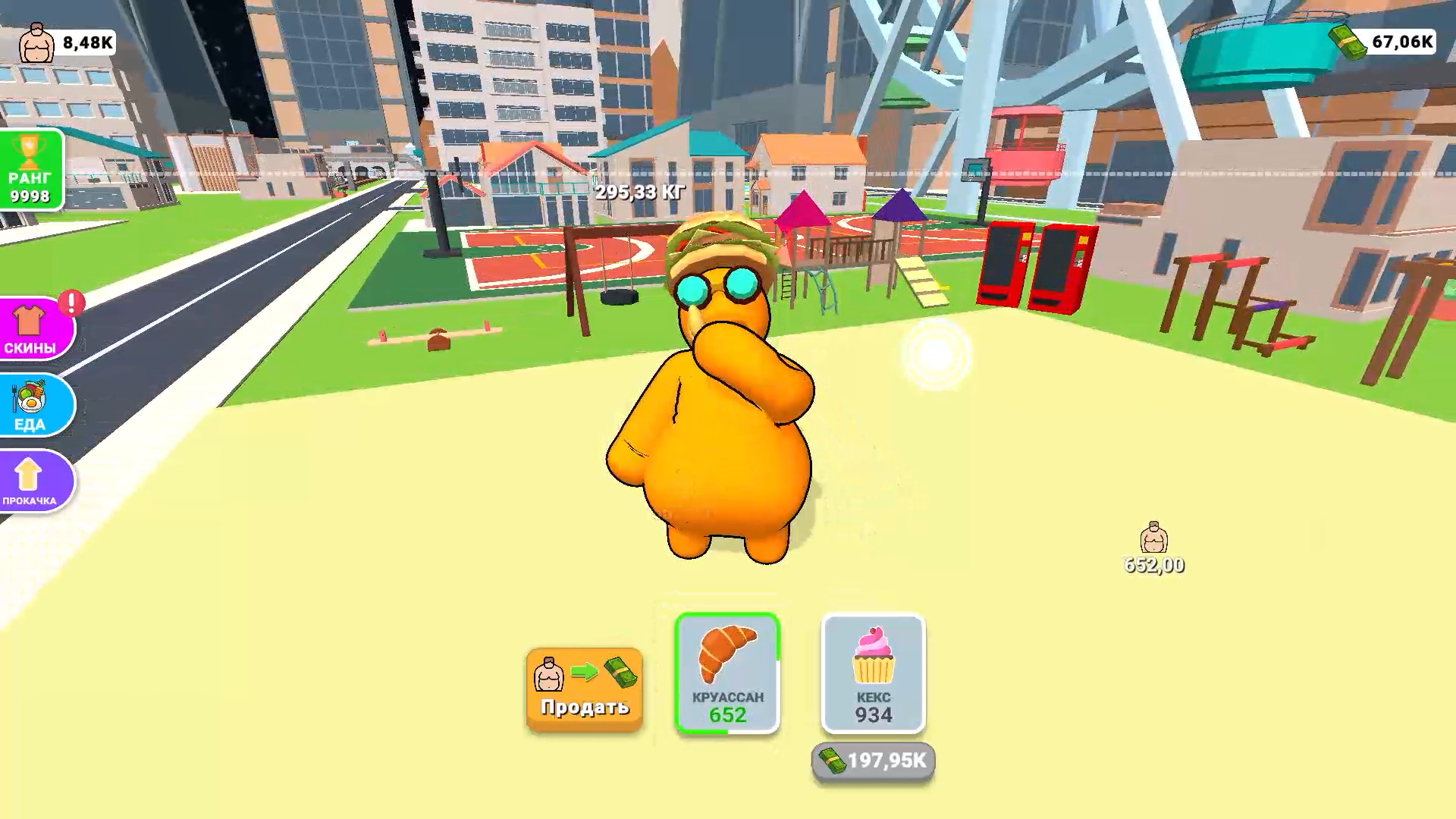Screen dimensions: 1456x819
Task: Toggle the active КРУАССАН food selection
Action: pos(726,673)
